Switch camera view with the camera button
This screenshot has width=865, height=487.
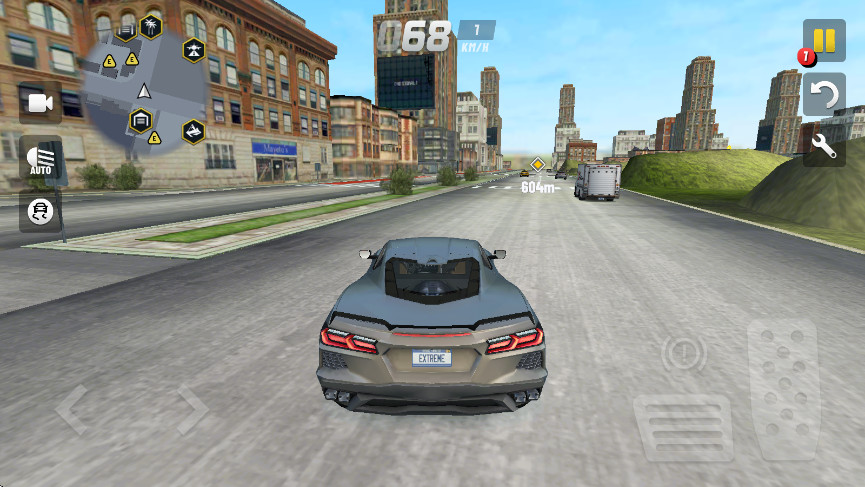tap(40, 103)
